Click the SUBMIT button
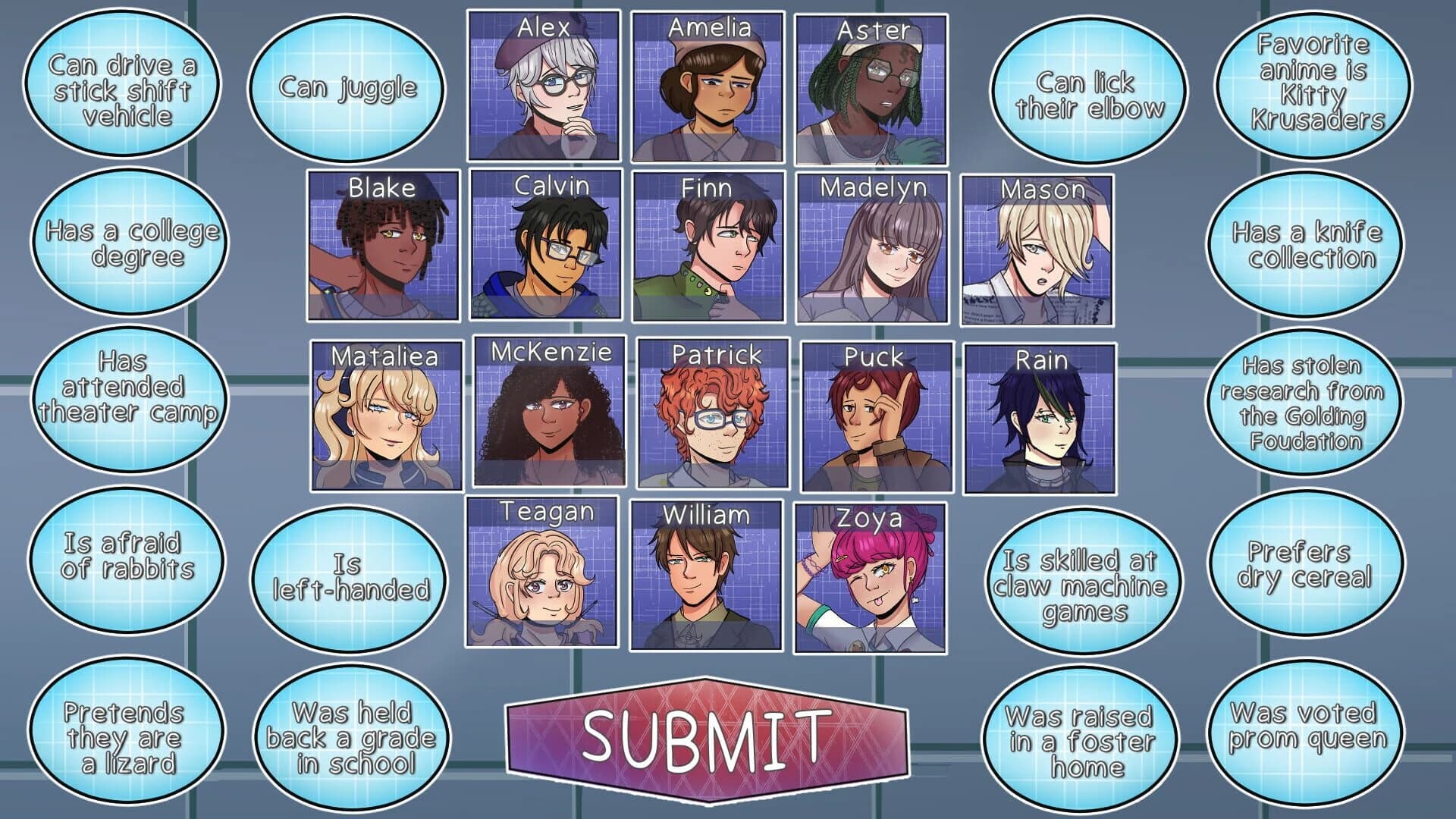Image resolution: width=1456 pixels, height=819 pixels. pyautogui.click(x=707, y=739)
